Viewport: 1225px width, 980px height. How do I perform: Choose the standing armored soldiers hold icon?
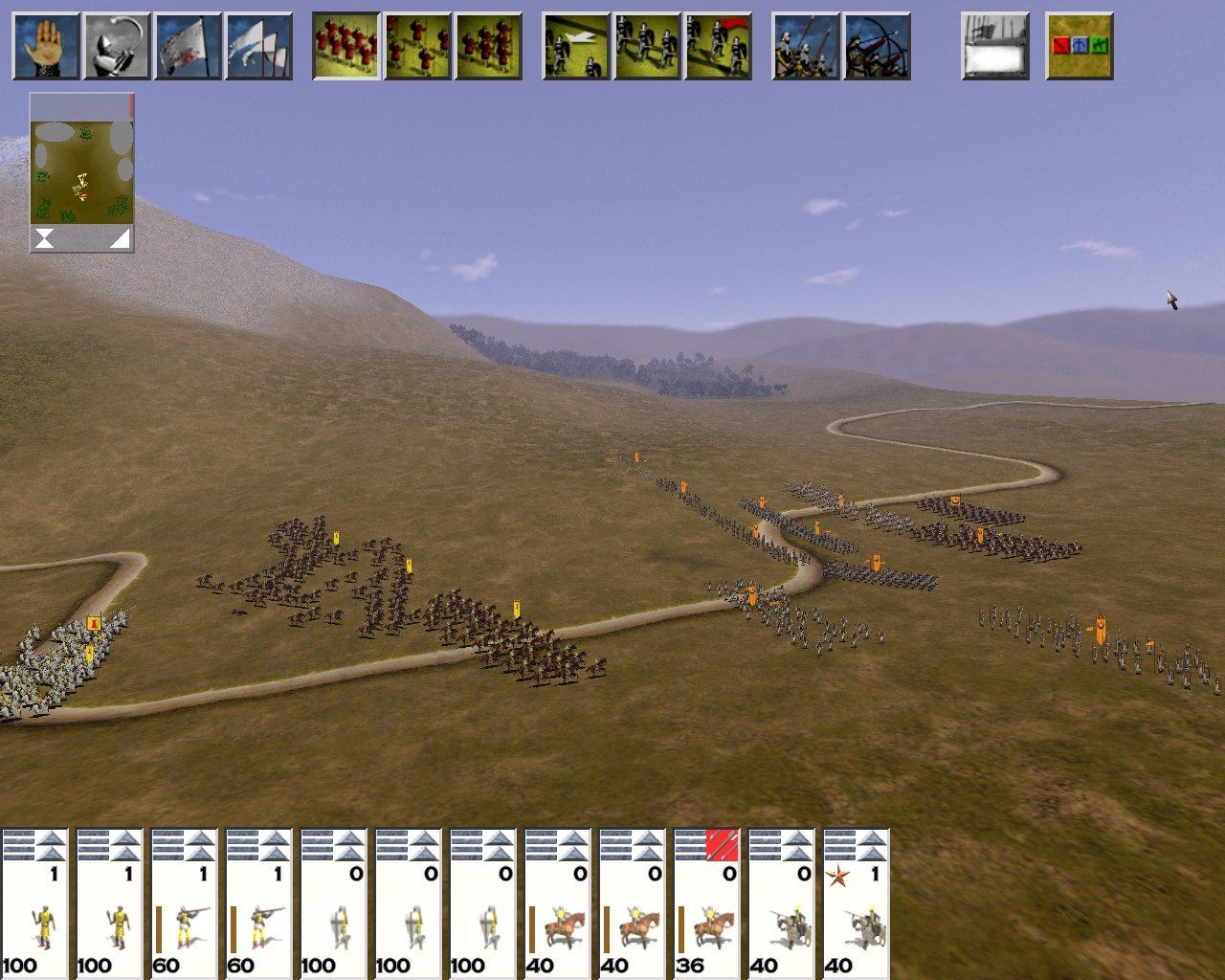pyautogui.click(x=647, y=45)
